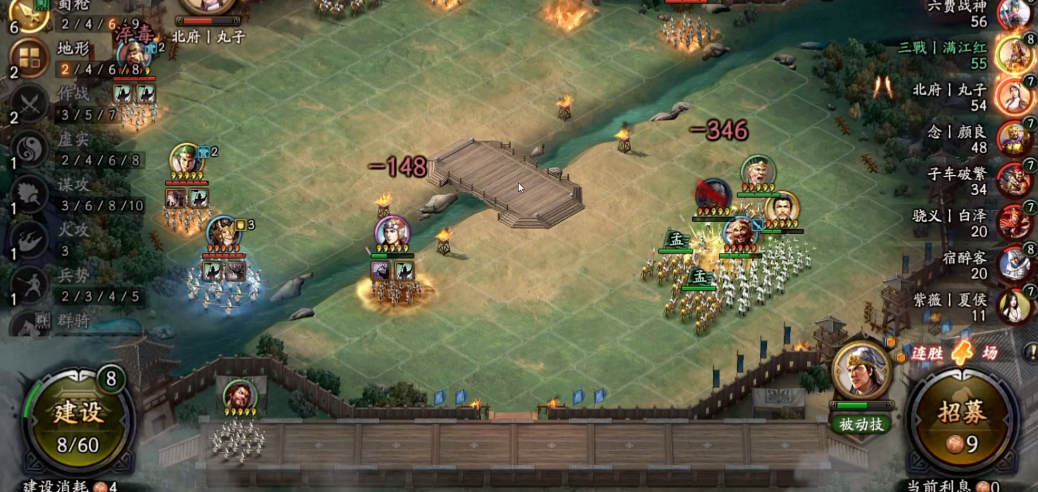
Task: Click the 连胜 win streak indicator
Action: [x=955, y=353]
